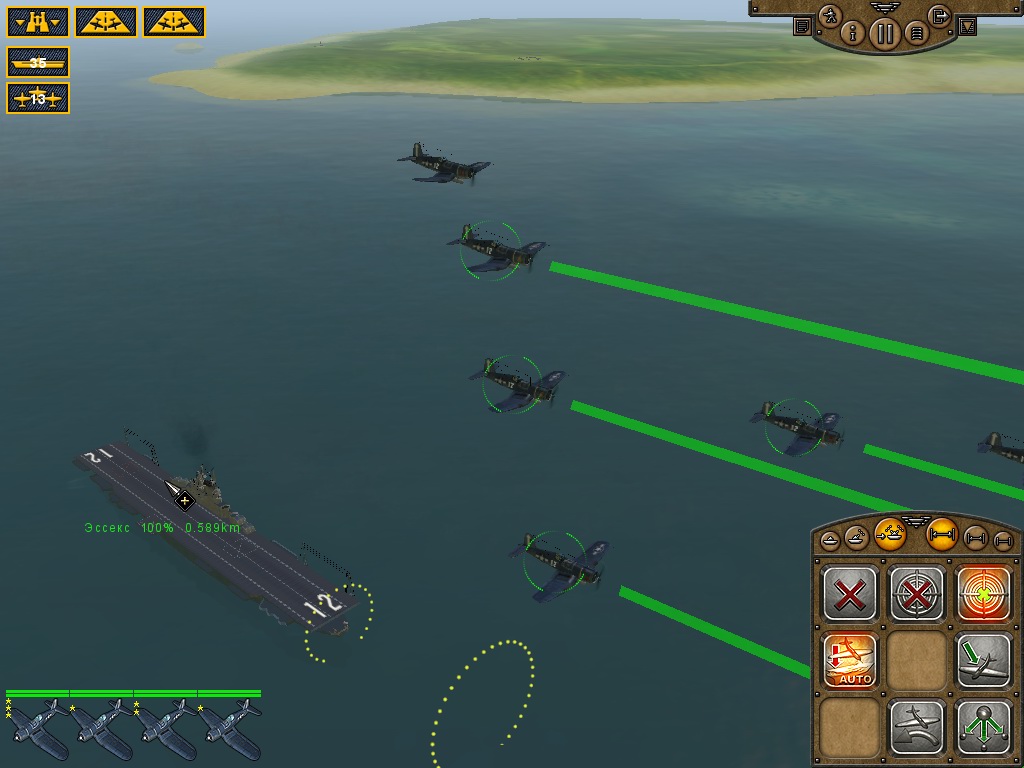Activate the green spreading arrows formation command
The width and height of the screenshot is (1024, 768).
(x=984, y=727)
